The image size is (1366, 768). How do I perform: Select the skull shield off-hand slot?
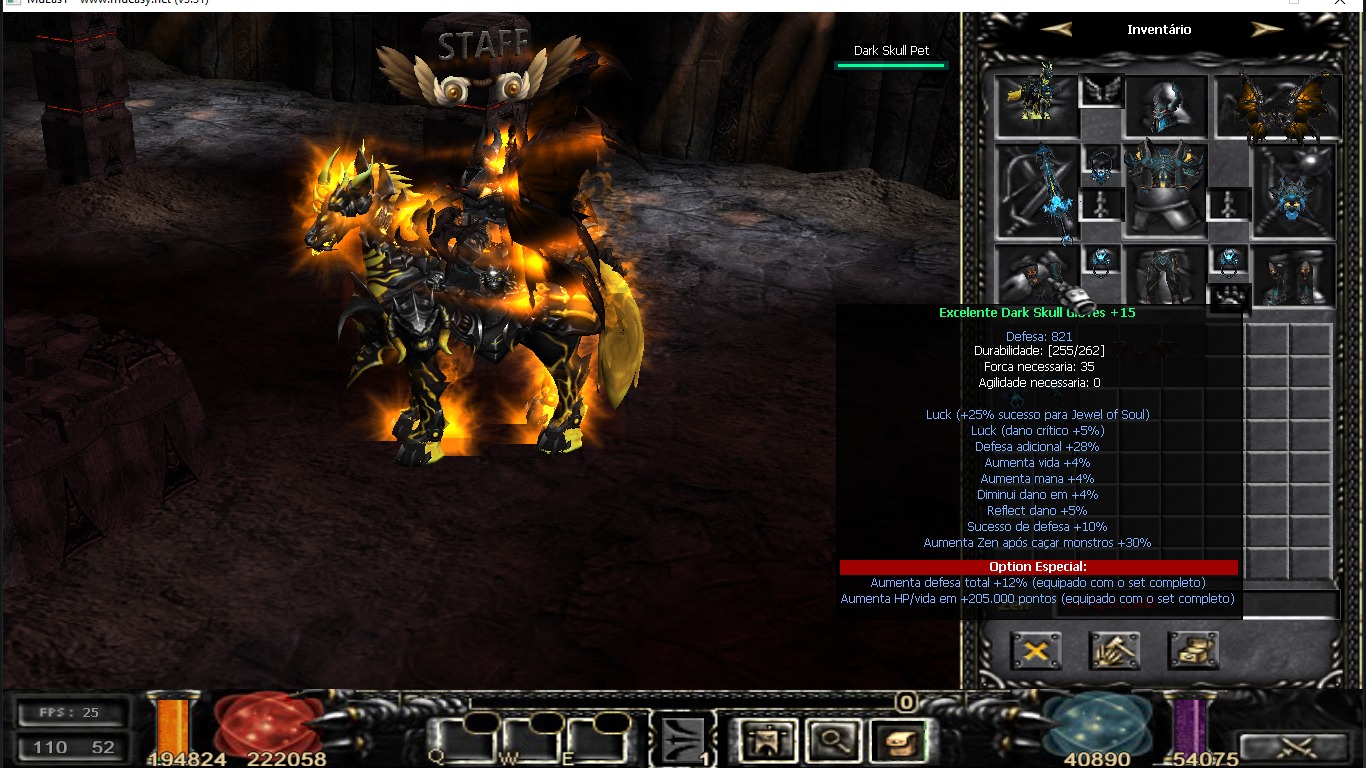coord(1295,190)
